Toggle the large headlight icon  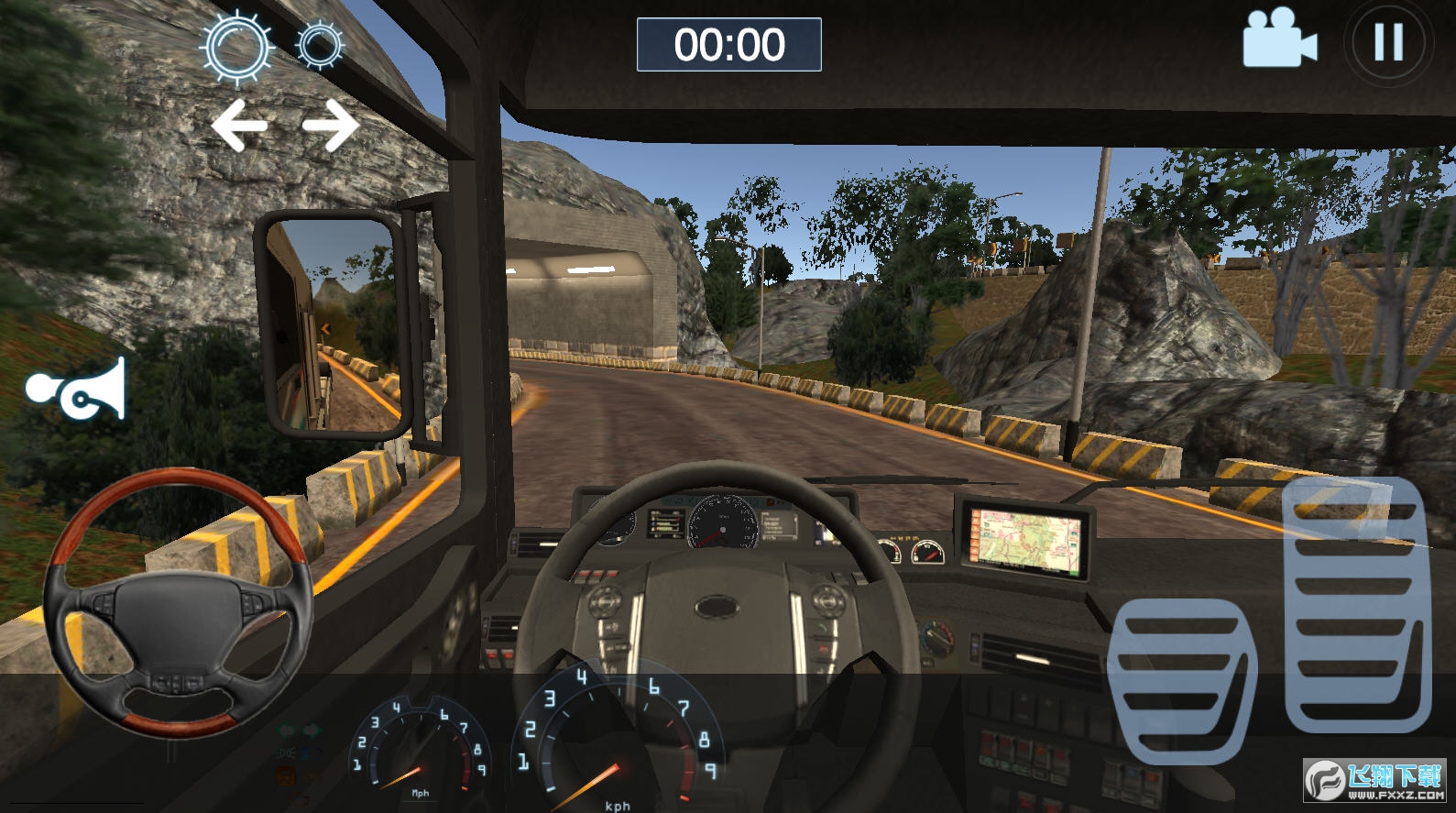pos(237,45)
